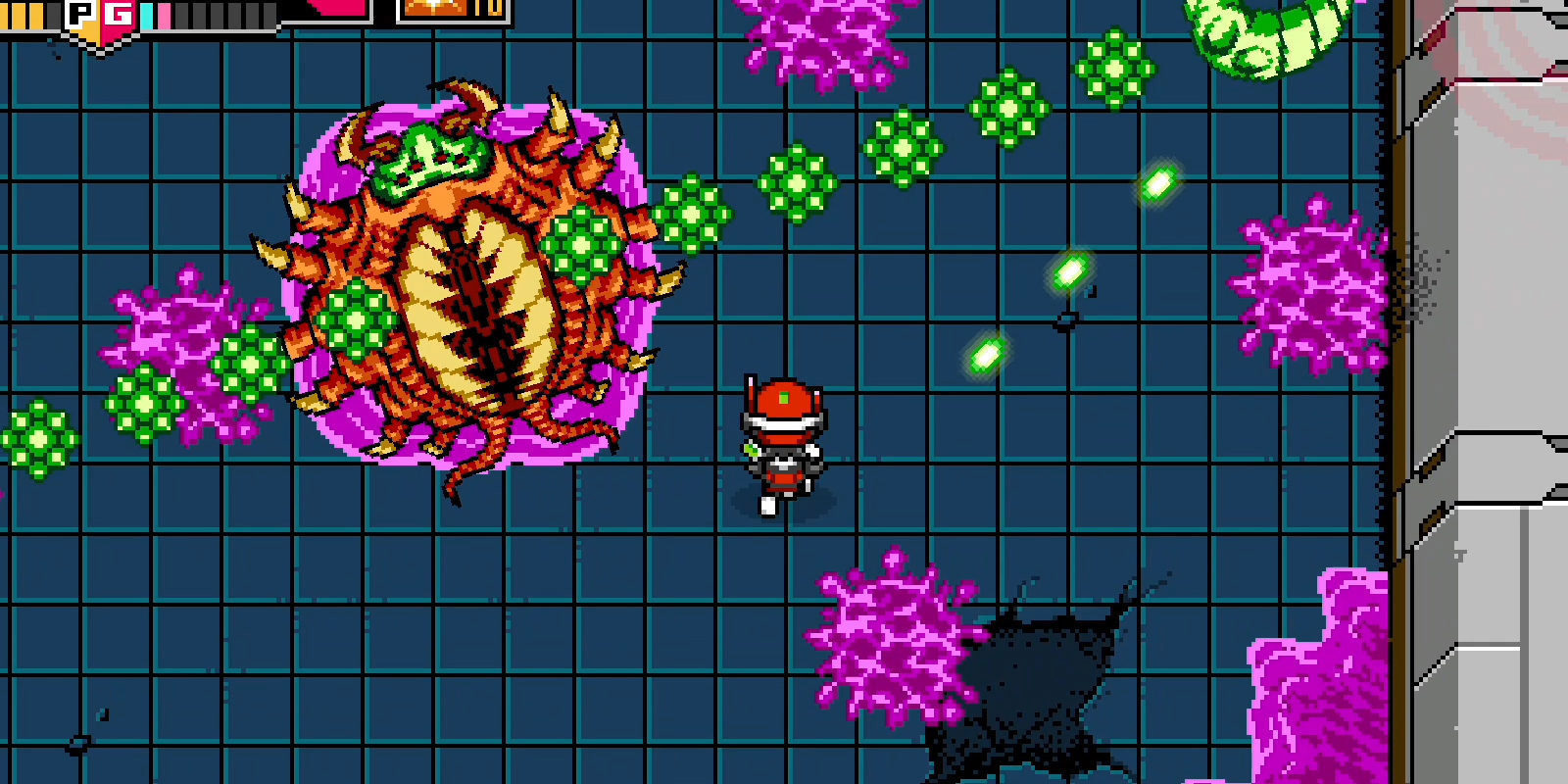Click the PG emblem badge in the HUD
The image size is (1568, 784).
98,15
